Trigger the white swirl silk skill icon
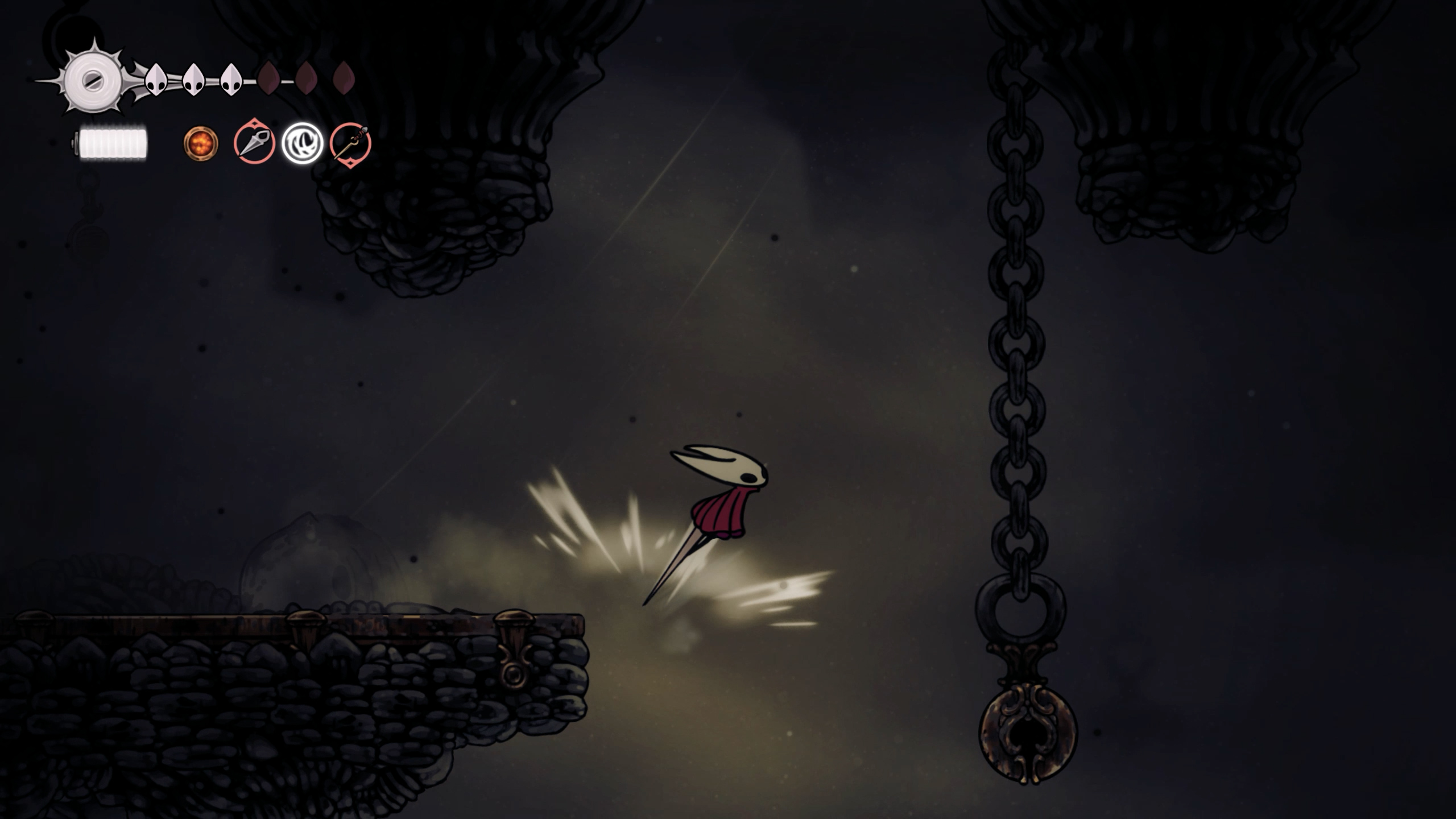The height and width of the screenshot is (819, 1456). click(x=303, y=143)
